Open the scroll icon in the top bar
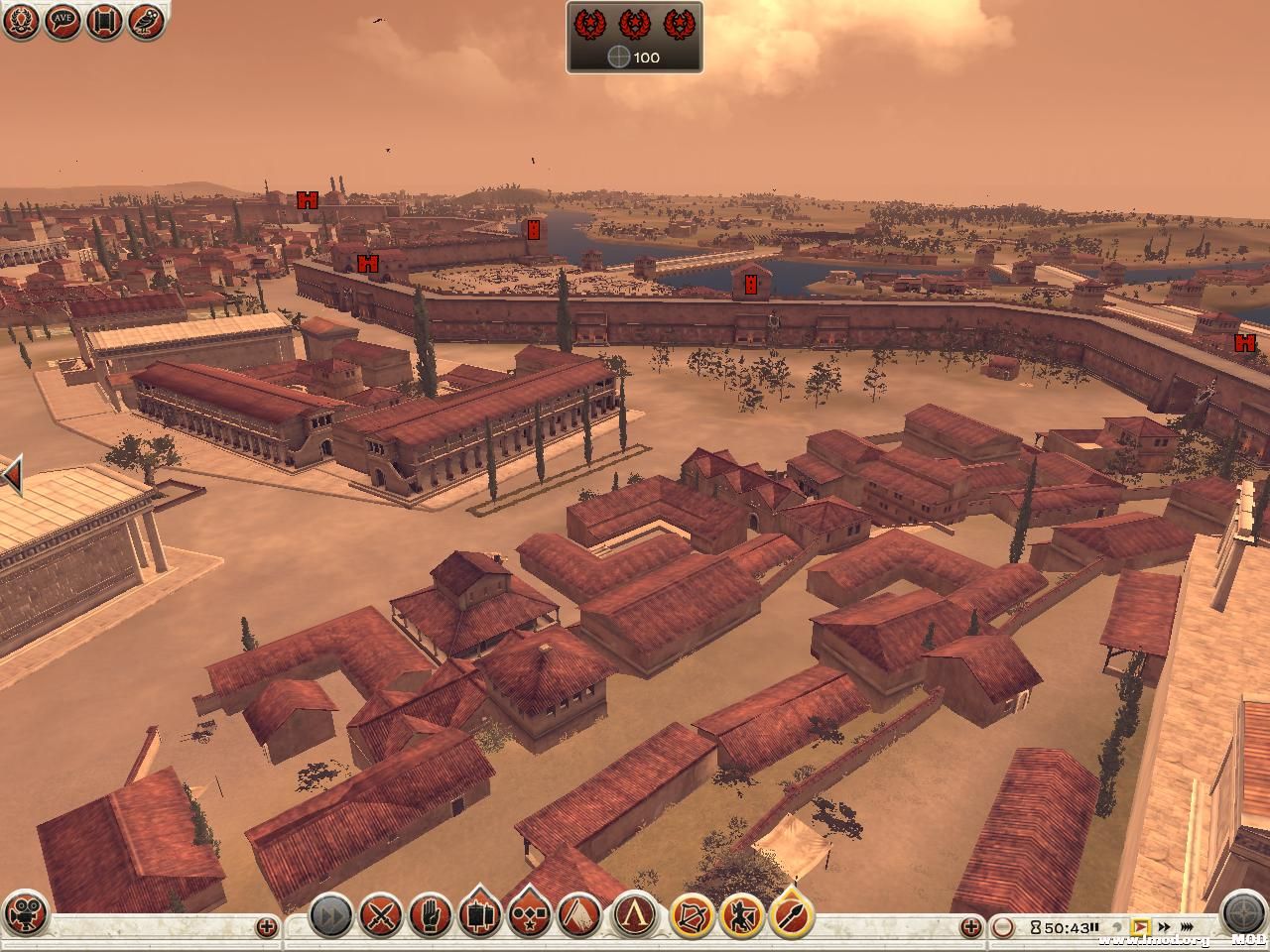1270x952 pixels. 104,21
